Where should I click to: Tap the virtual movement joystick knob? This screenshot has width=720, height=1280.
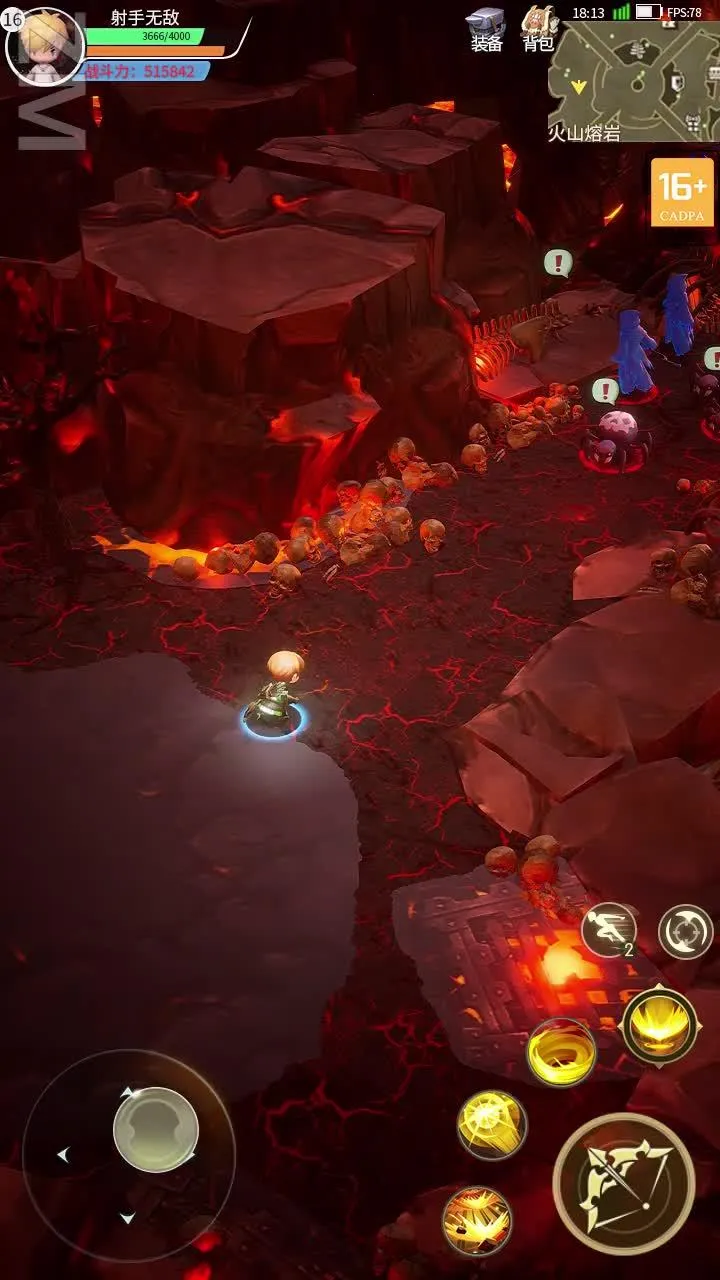(x=155, y=1129)
